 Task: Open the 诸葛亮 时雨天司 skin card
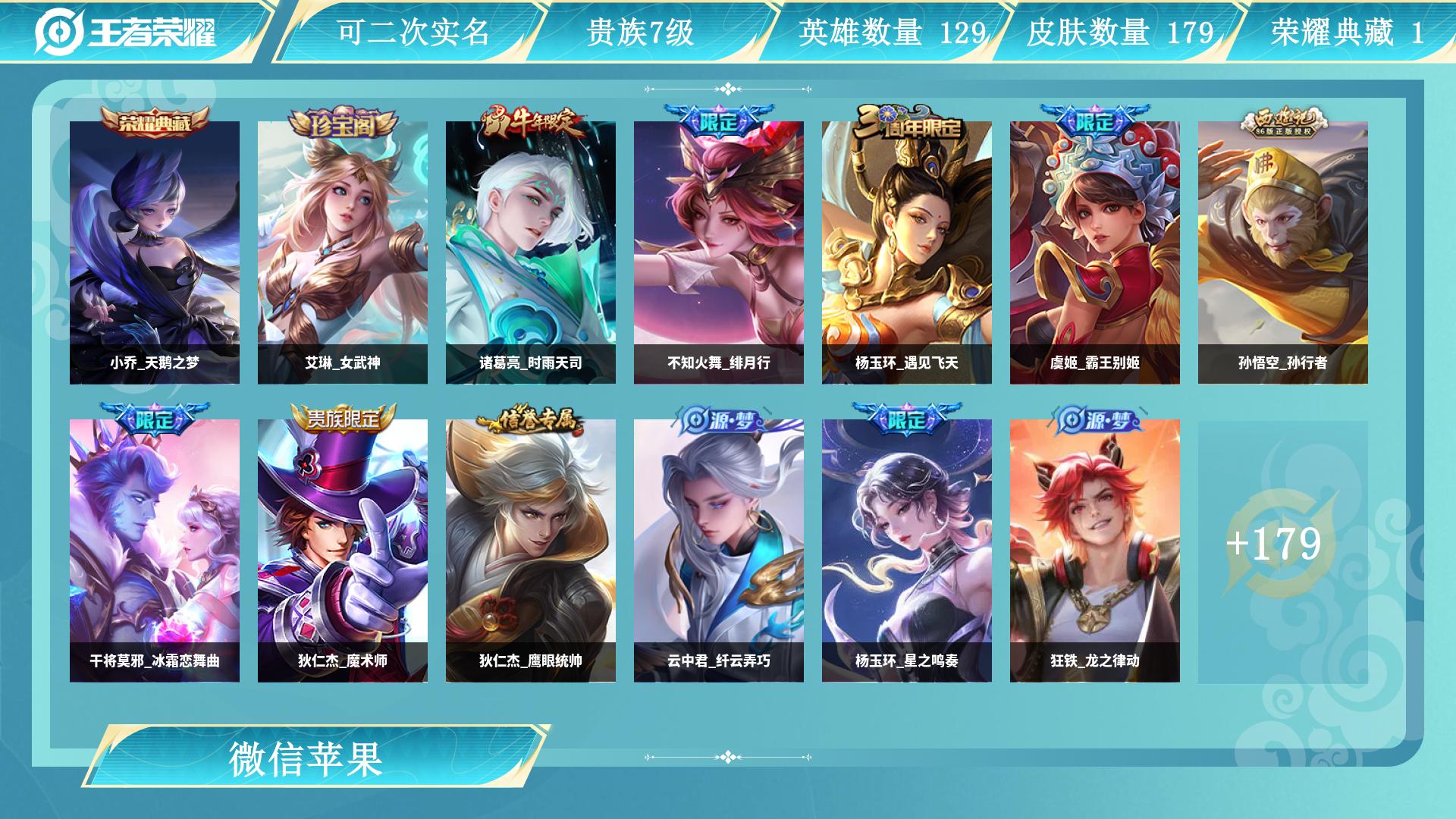pyautogui.click(x=531, y=253)
